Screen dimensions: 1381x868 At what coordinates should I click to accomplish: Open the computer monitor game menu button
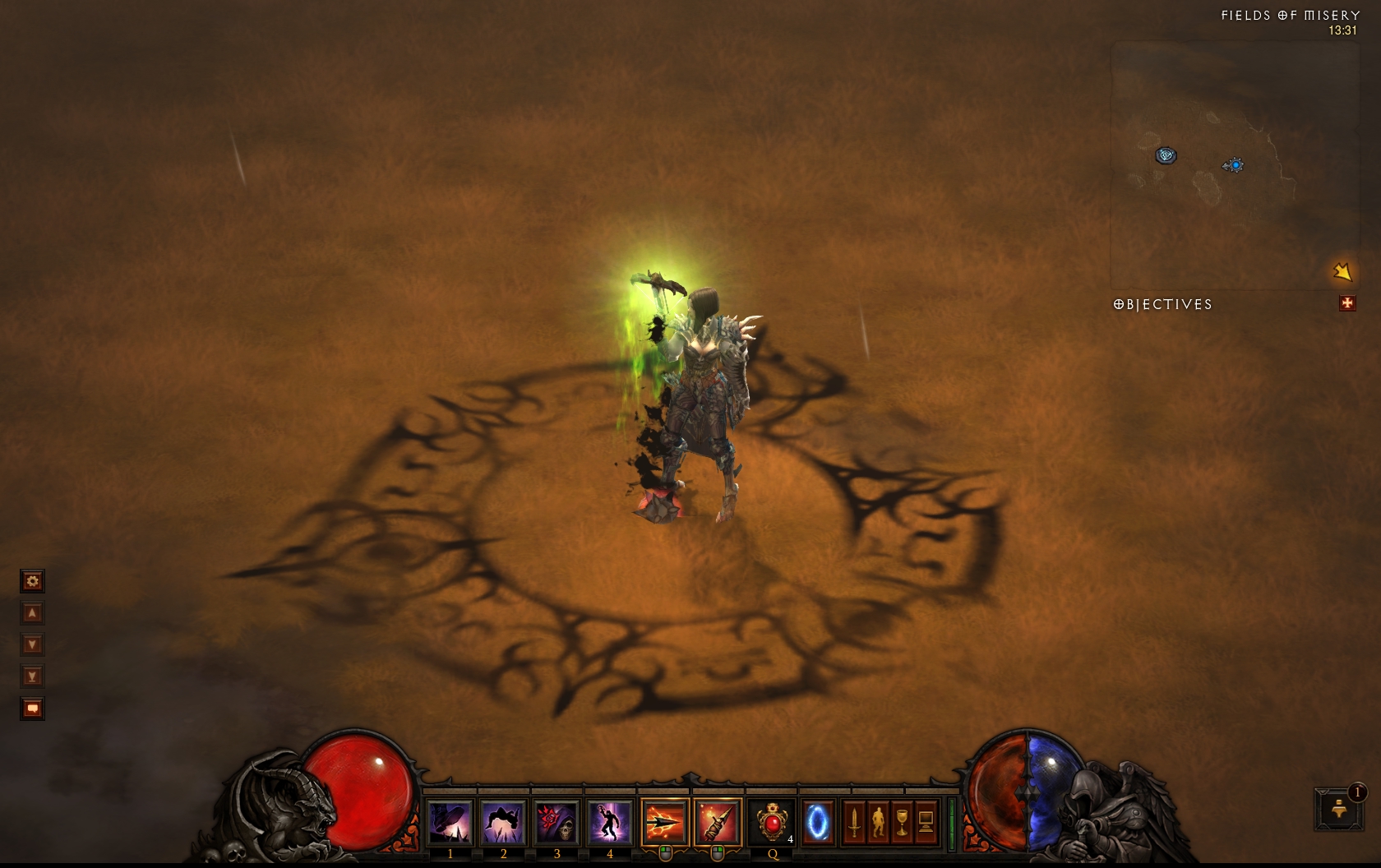tap(926, 822)
